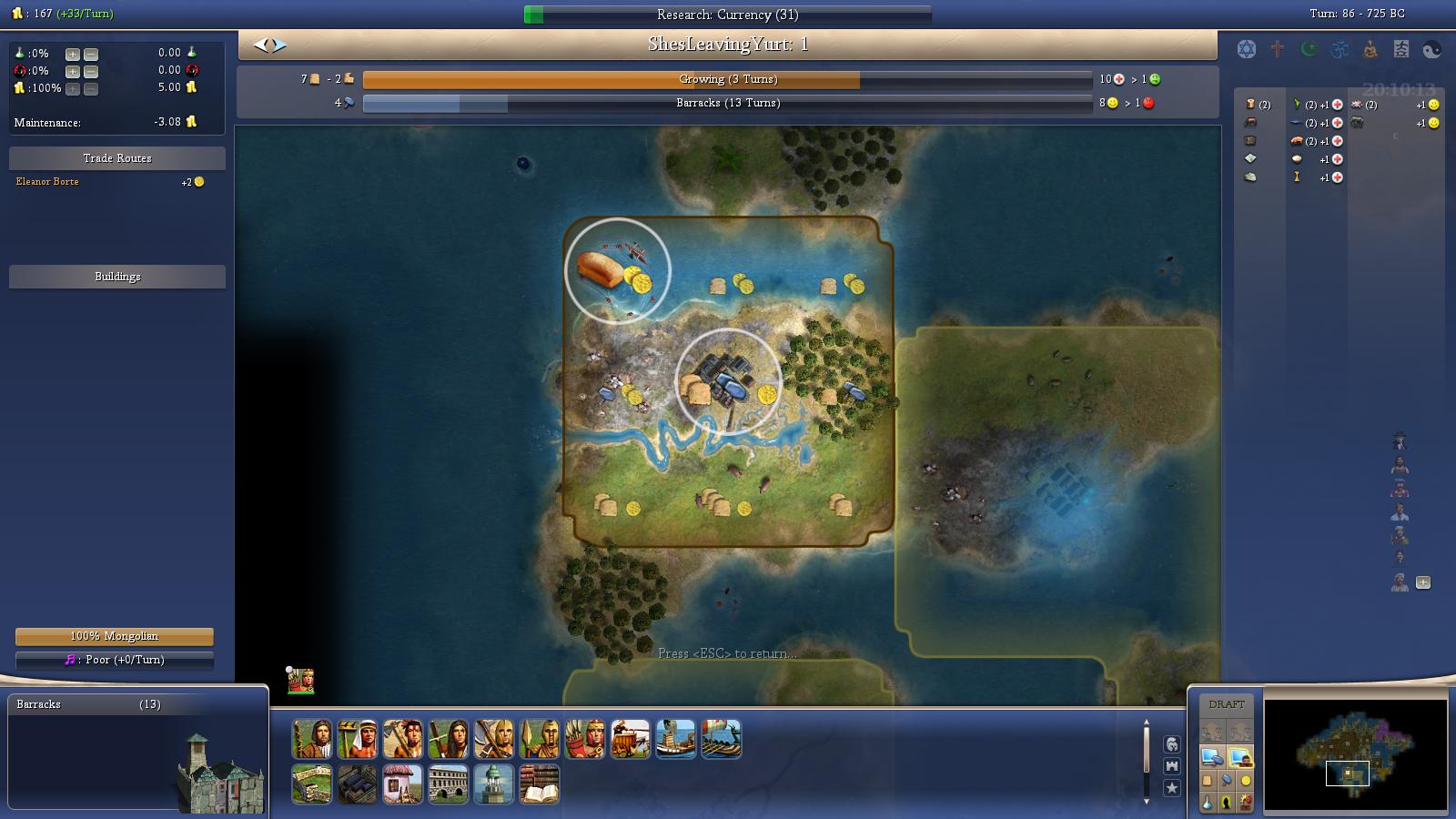
Task: Select the Islam crescent religion icon
Action: pyautogui.click(x=1308, y=49)
